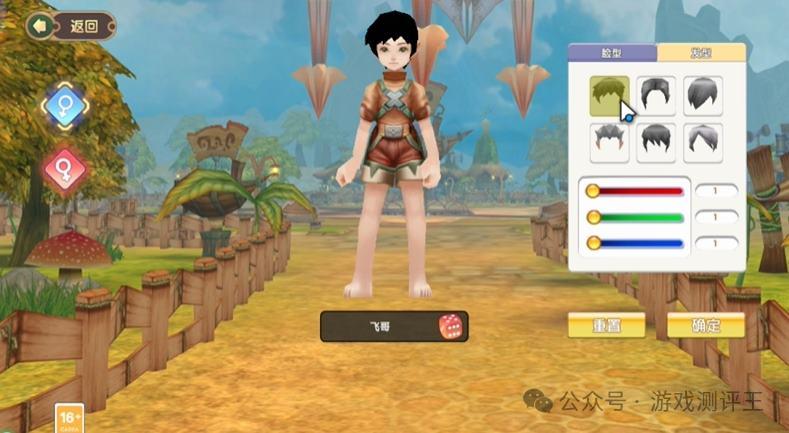Screen dimensions: 789x433
Task: Adjust the green hair color slider
Action: [636, 217]
